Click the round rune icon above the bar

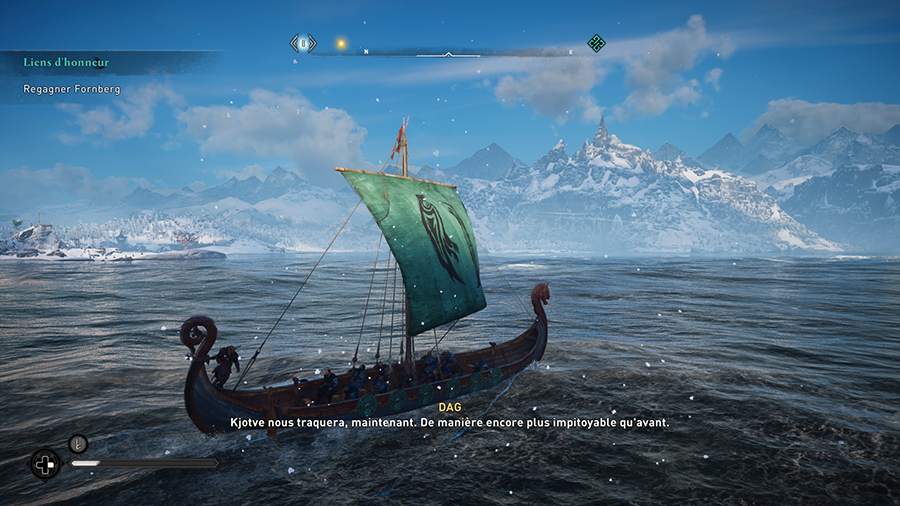(x=78, y=443)
